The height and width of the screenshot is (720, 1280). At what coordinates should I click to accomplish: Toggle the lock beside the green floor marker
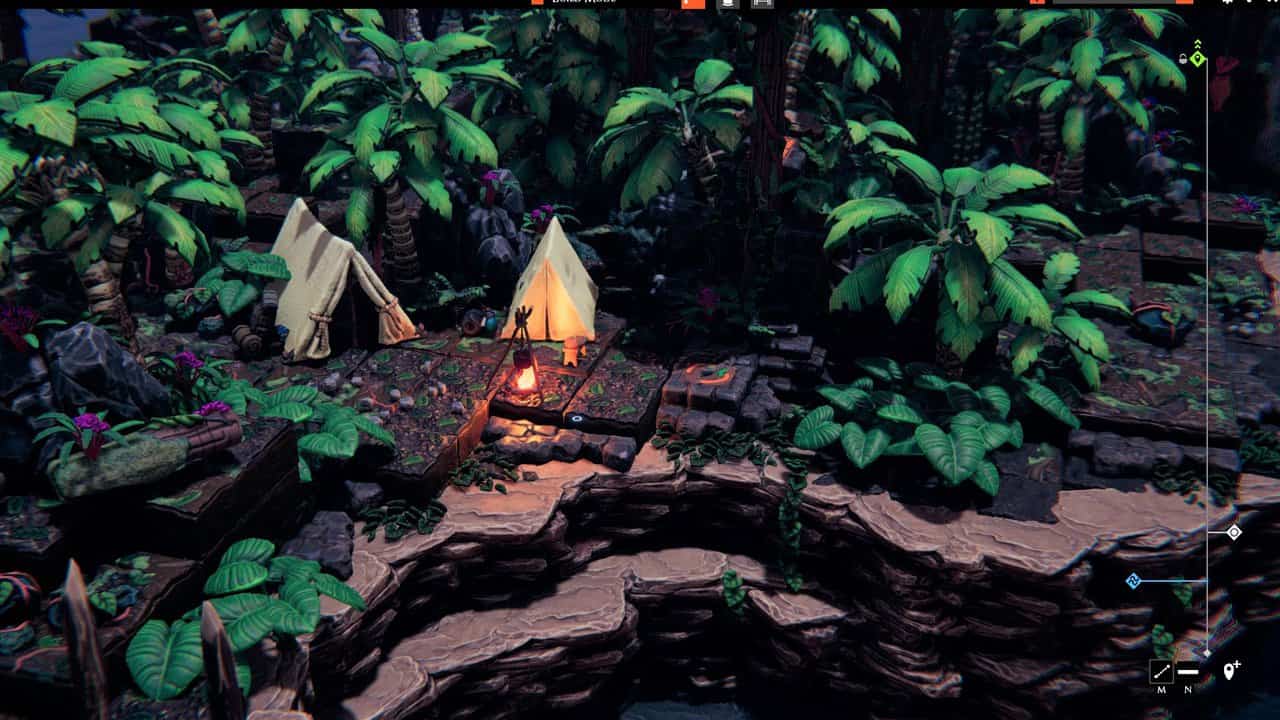point(1184,57)
